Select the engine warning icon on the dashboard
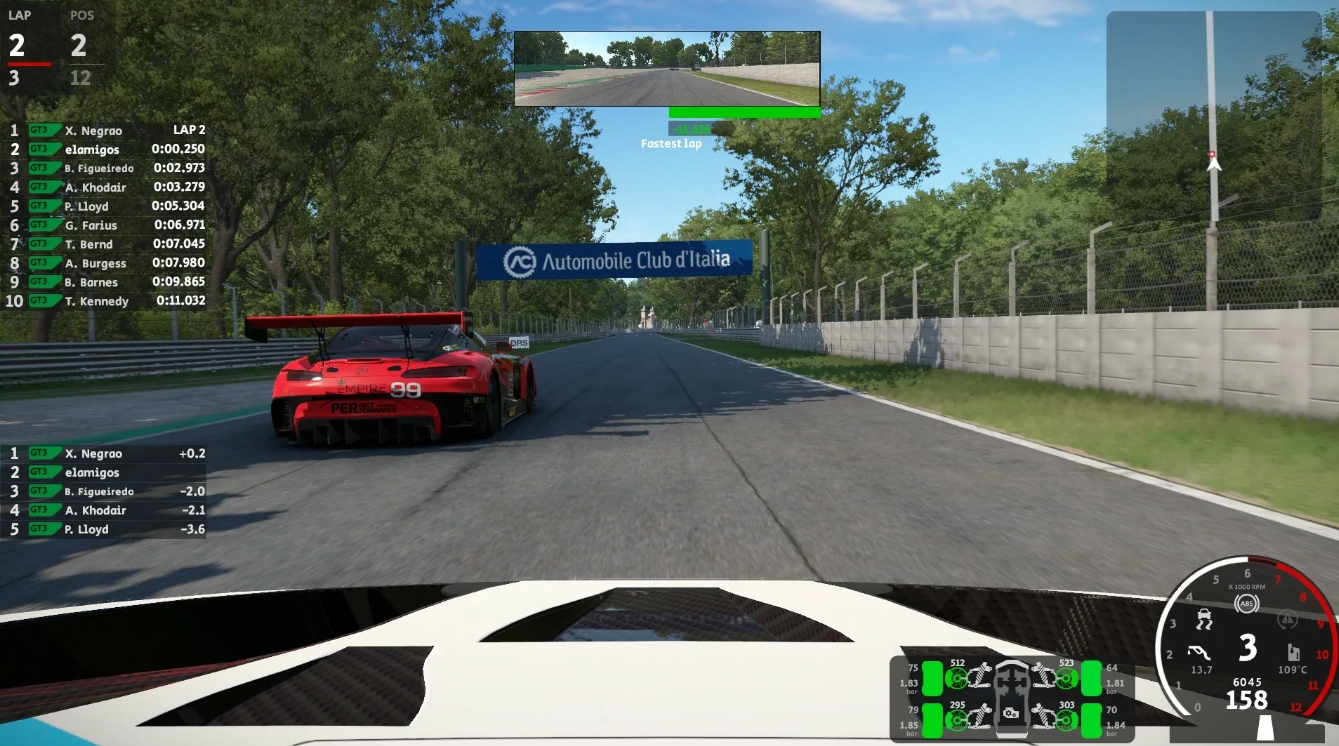 click(1287, 618)
